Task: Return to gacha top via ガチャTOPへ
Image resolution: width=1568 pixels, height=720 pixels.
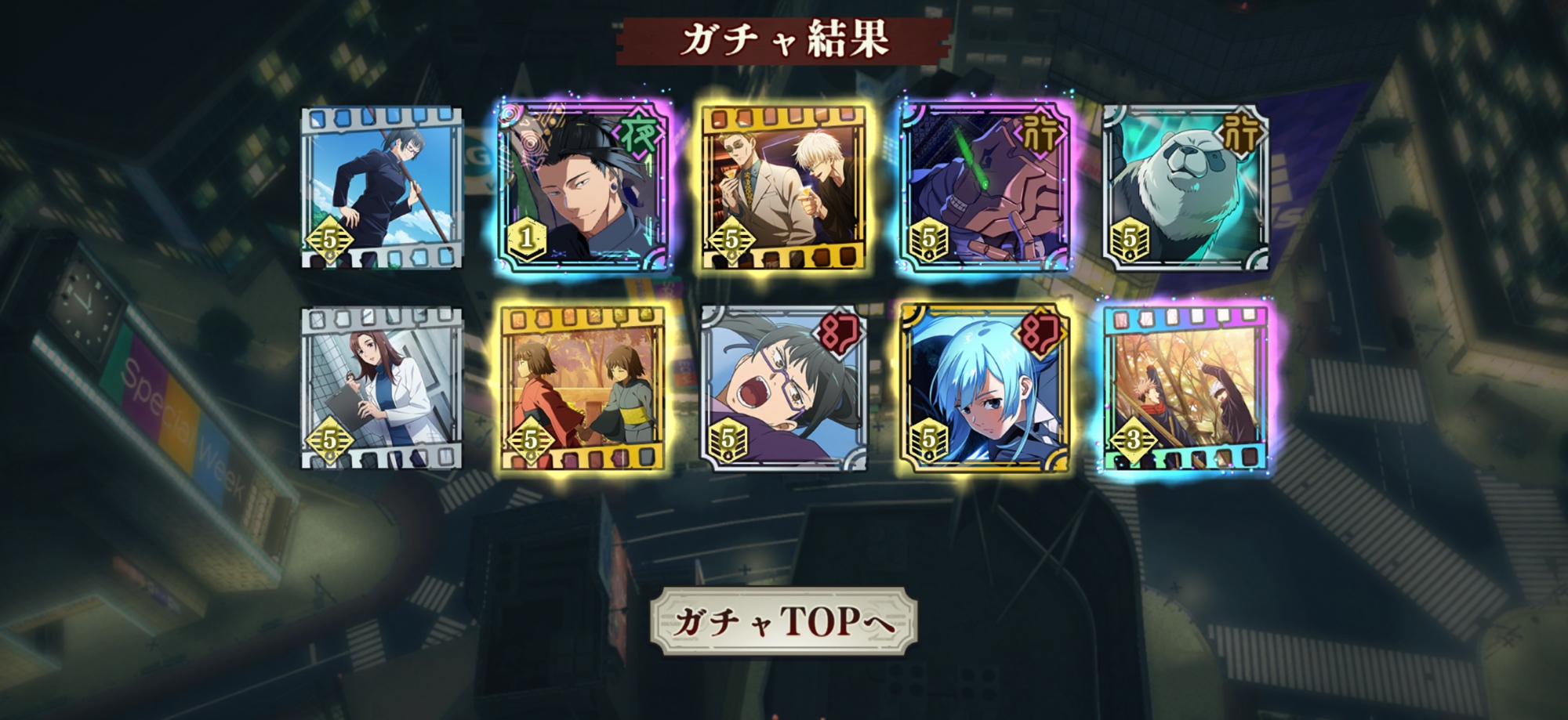Action: point(783,621)
